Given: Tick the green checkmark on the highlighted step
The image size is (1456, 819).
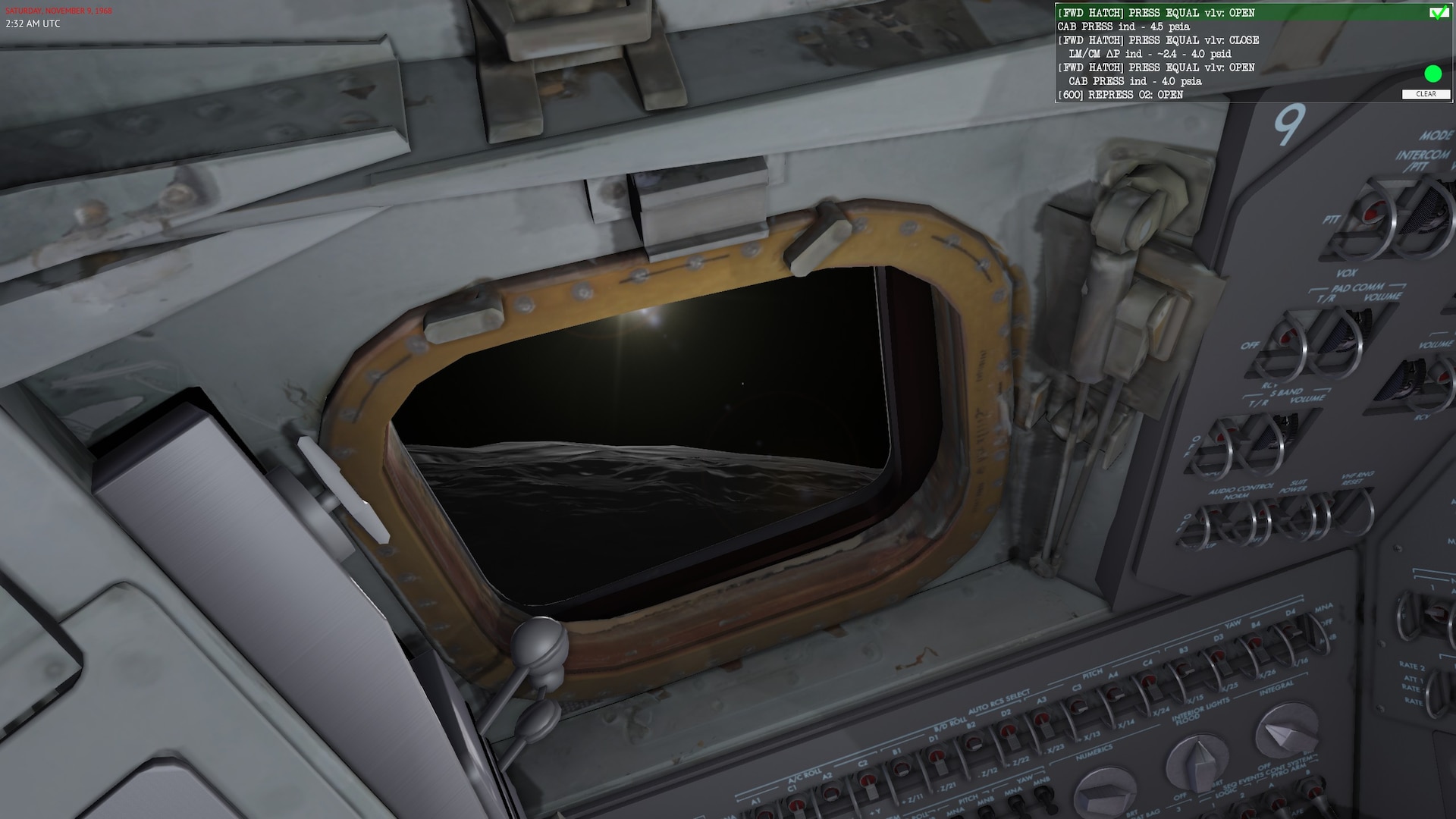Looking at the screenshot, I should click(1436, 13).
